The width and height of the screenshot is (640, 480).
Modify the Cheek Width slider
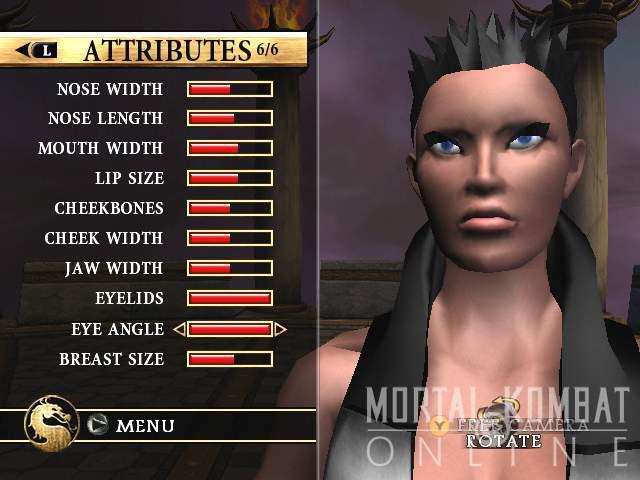[230, 239]
